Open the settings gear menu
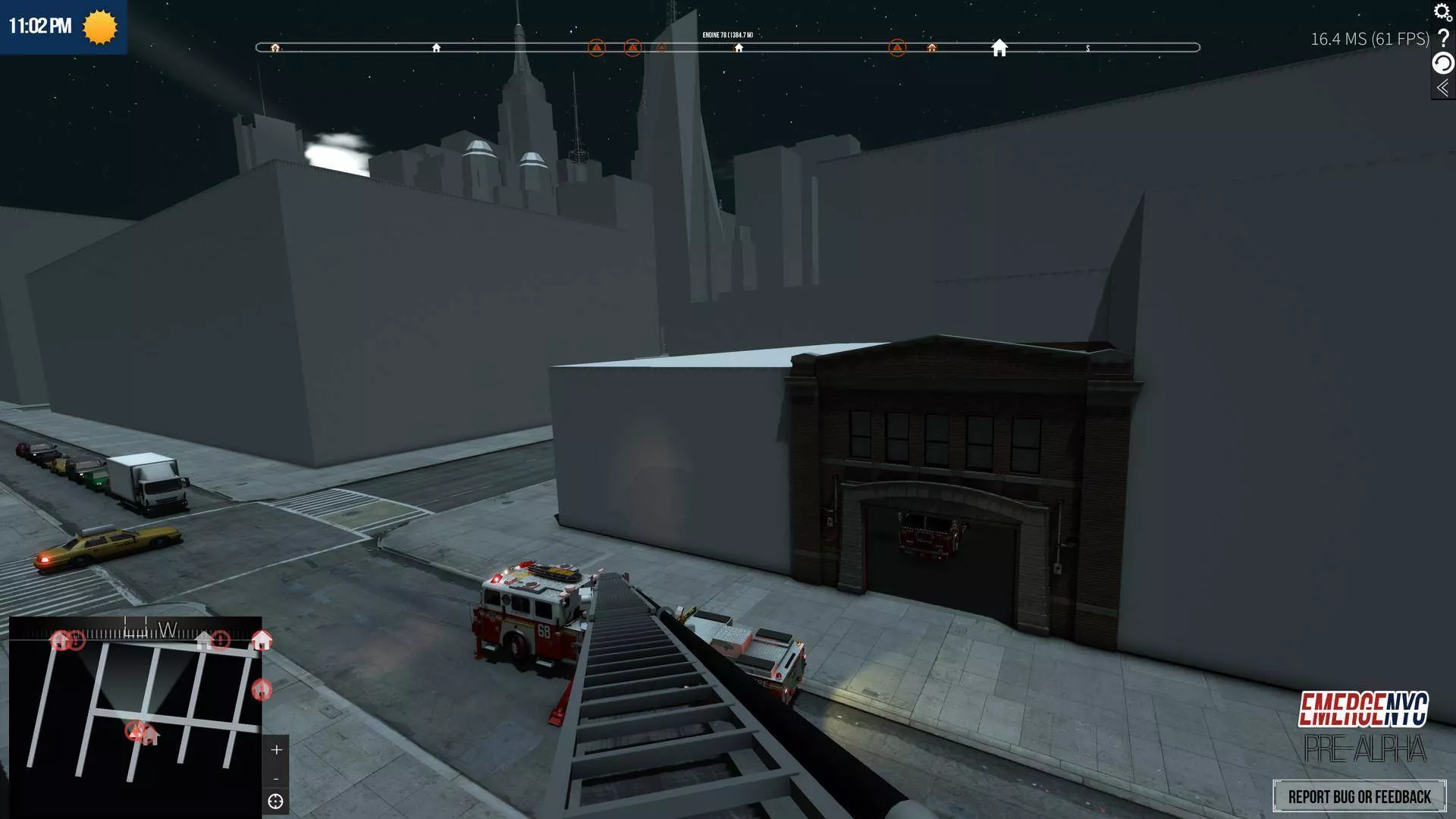 1442,12
